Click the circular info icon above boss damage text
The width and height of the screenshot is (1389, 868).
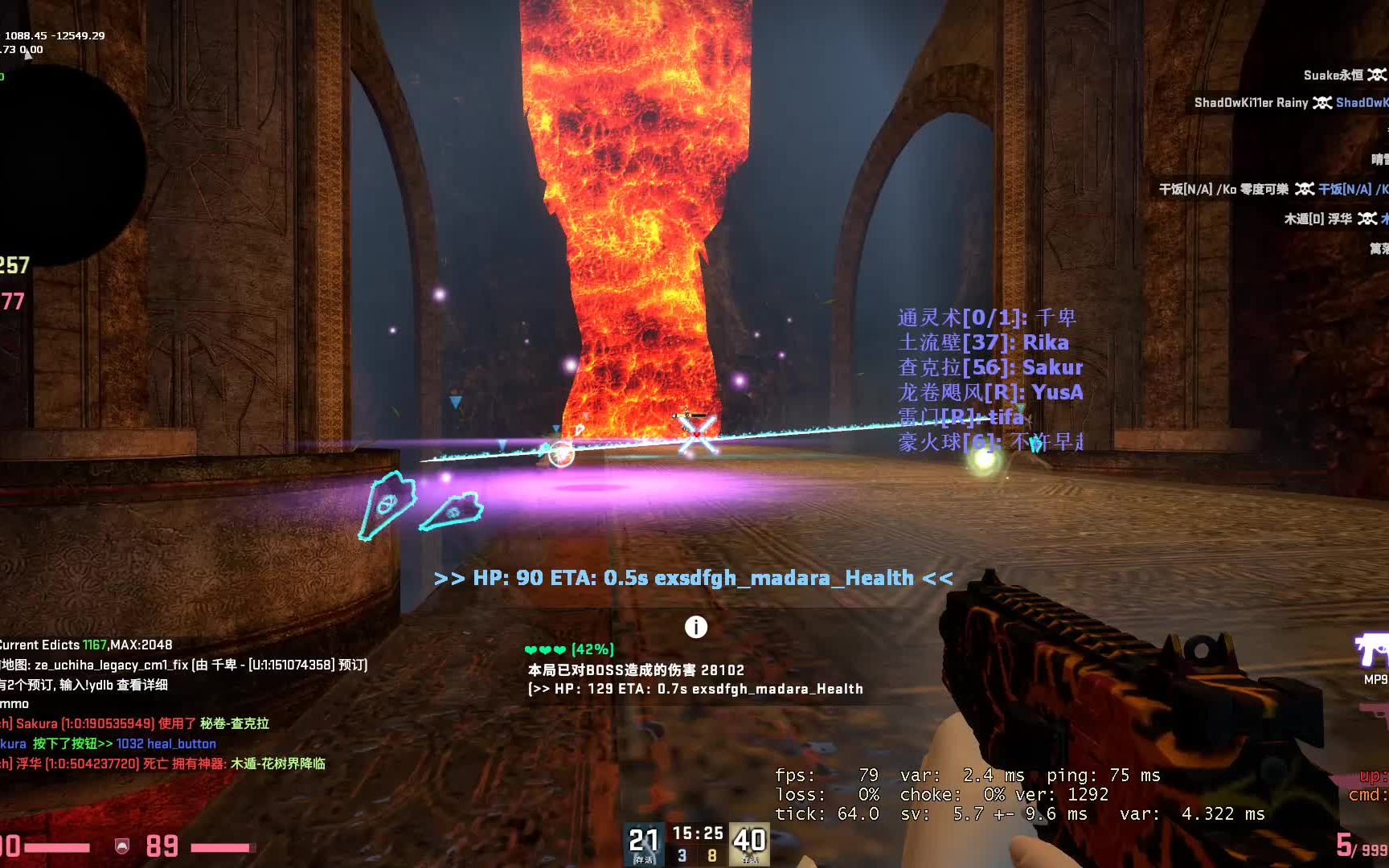click(x=696, y=626)
